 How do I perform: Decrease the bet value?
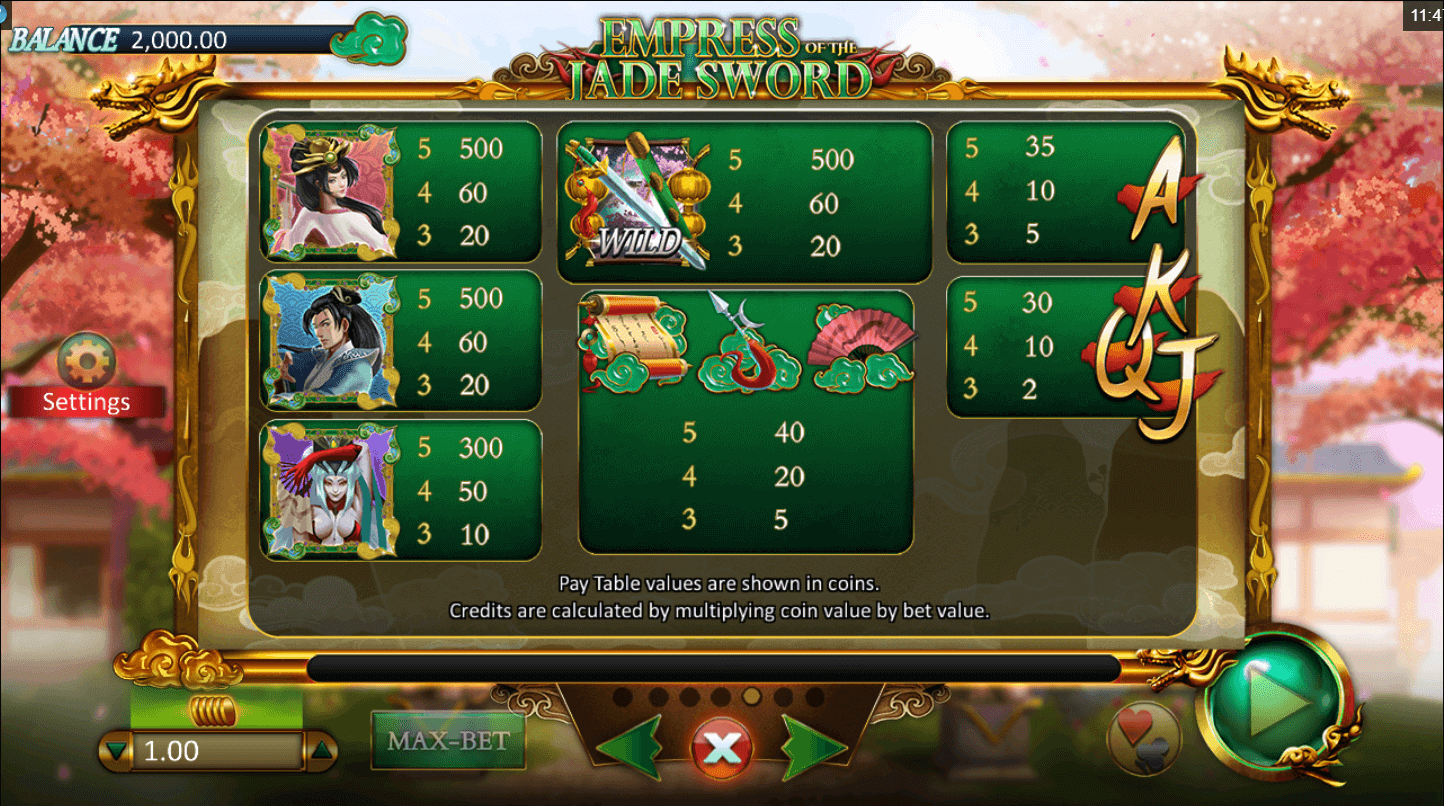(118, 751)
